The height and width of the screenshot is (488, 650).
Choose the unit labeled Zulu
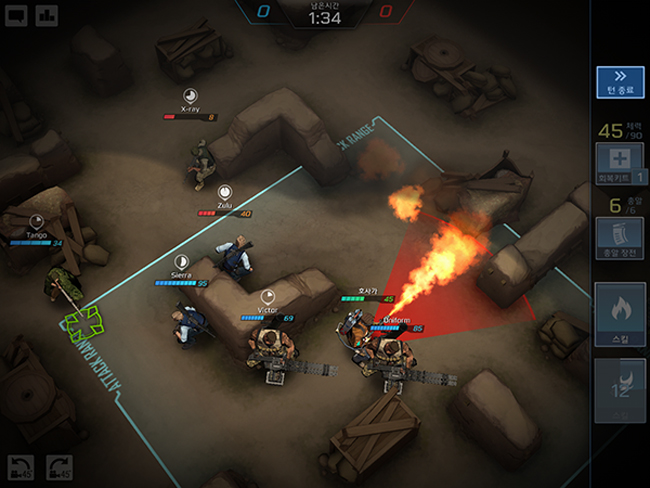pos(235,258)
